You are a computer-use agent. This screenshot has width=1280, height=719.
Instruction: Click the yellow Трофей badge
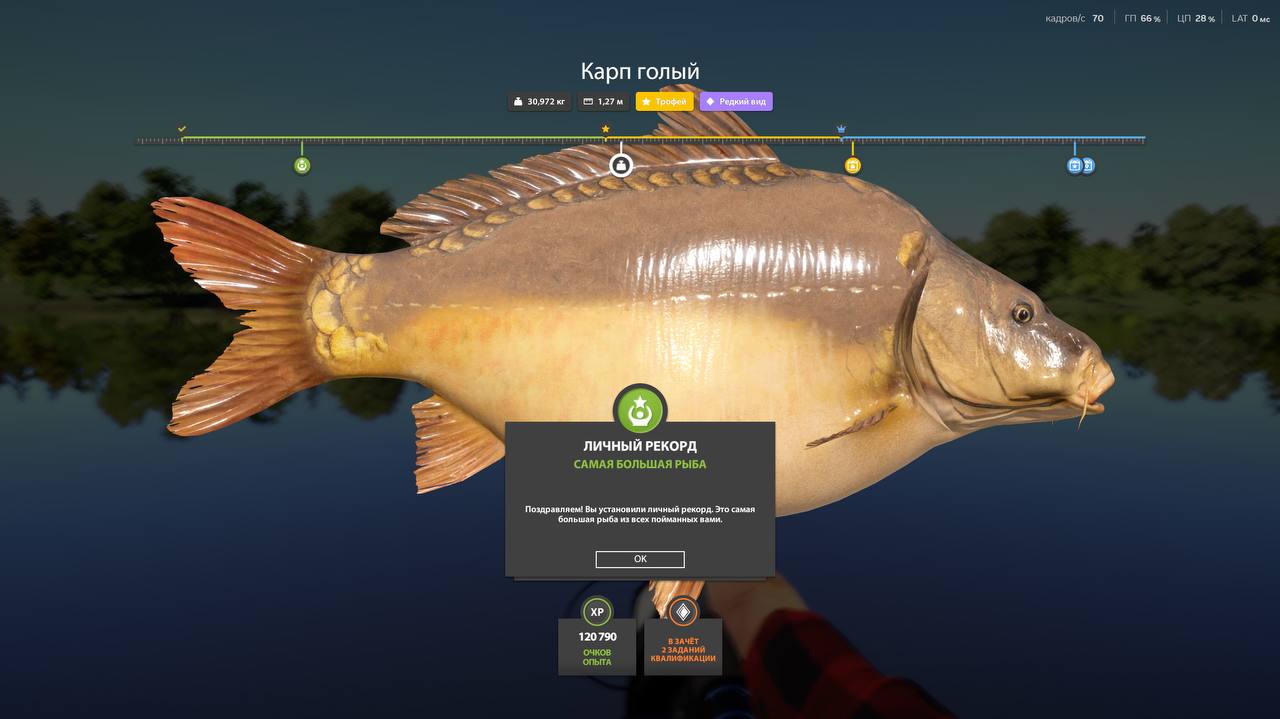664,101
